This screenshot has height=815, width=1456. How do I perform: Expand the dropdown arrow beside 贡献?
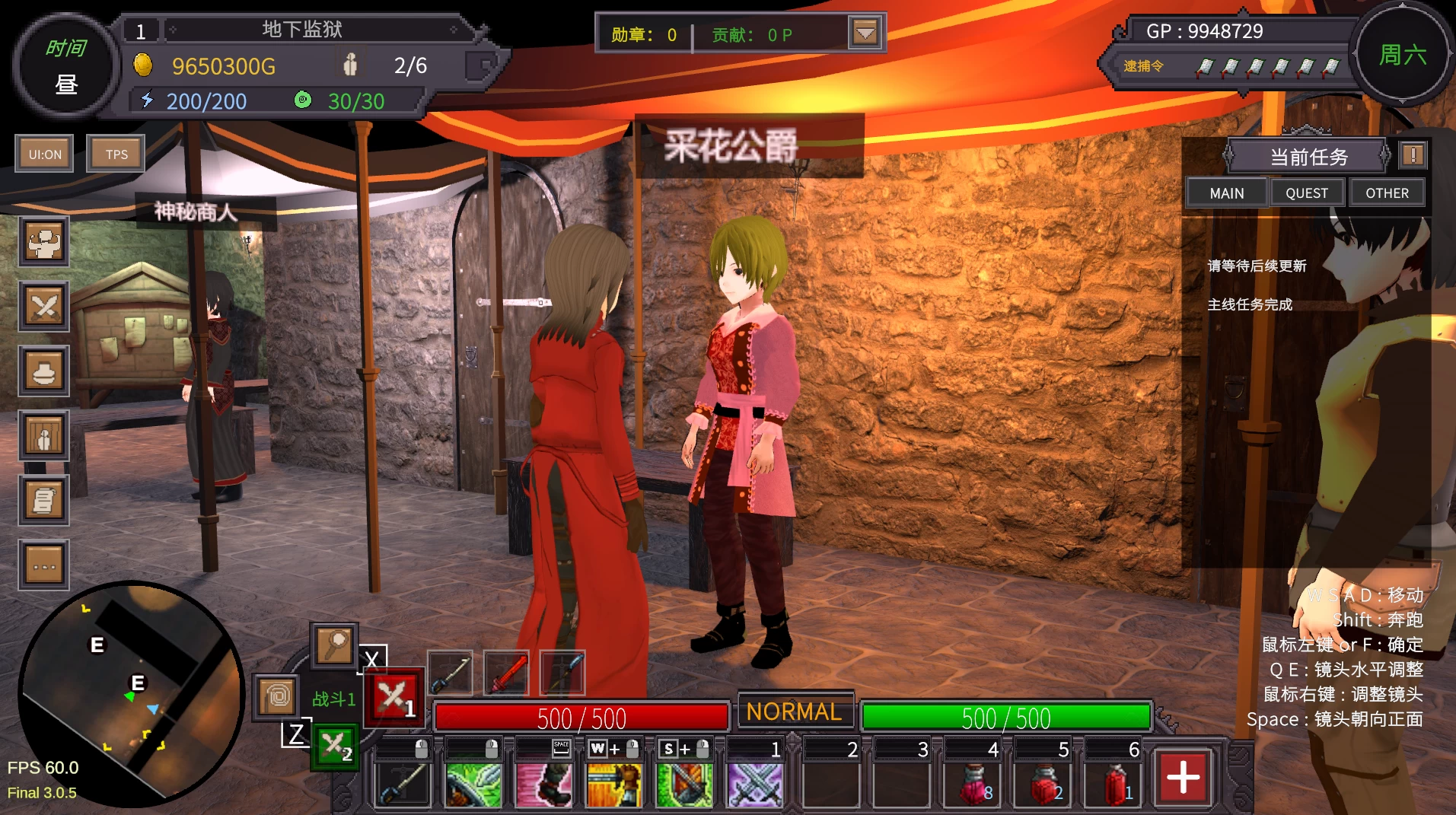click(x=865, y=33)
